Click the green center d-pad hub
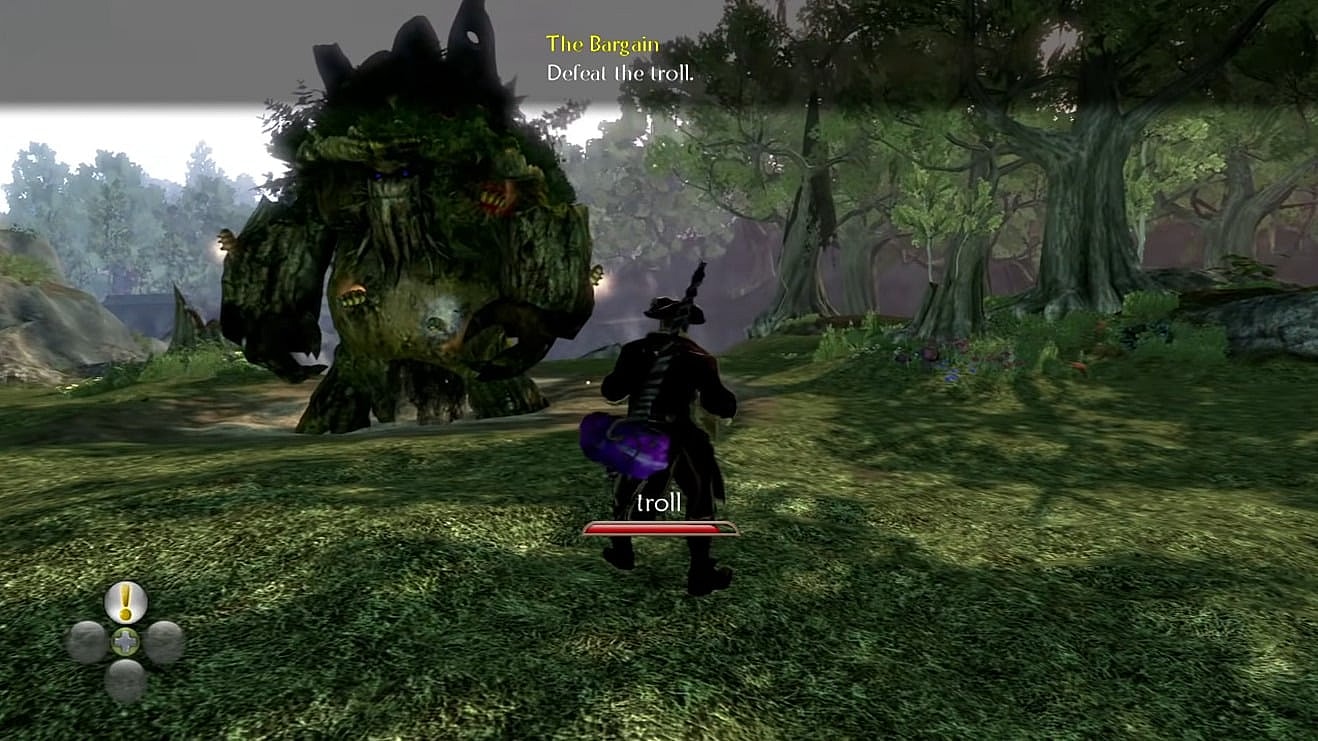1318x741 pixels. (125, 642)
